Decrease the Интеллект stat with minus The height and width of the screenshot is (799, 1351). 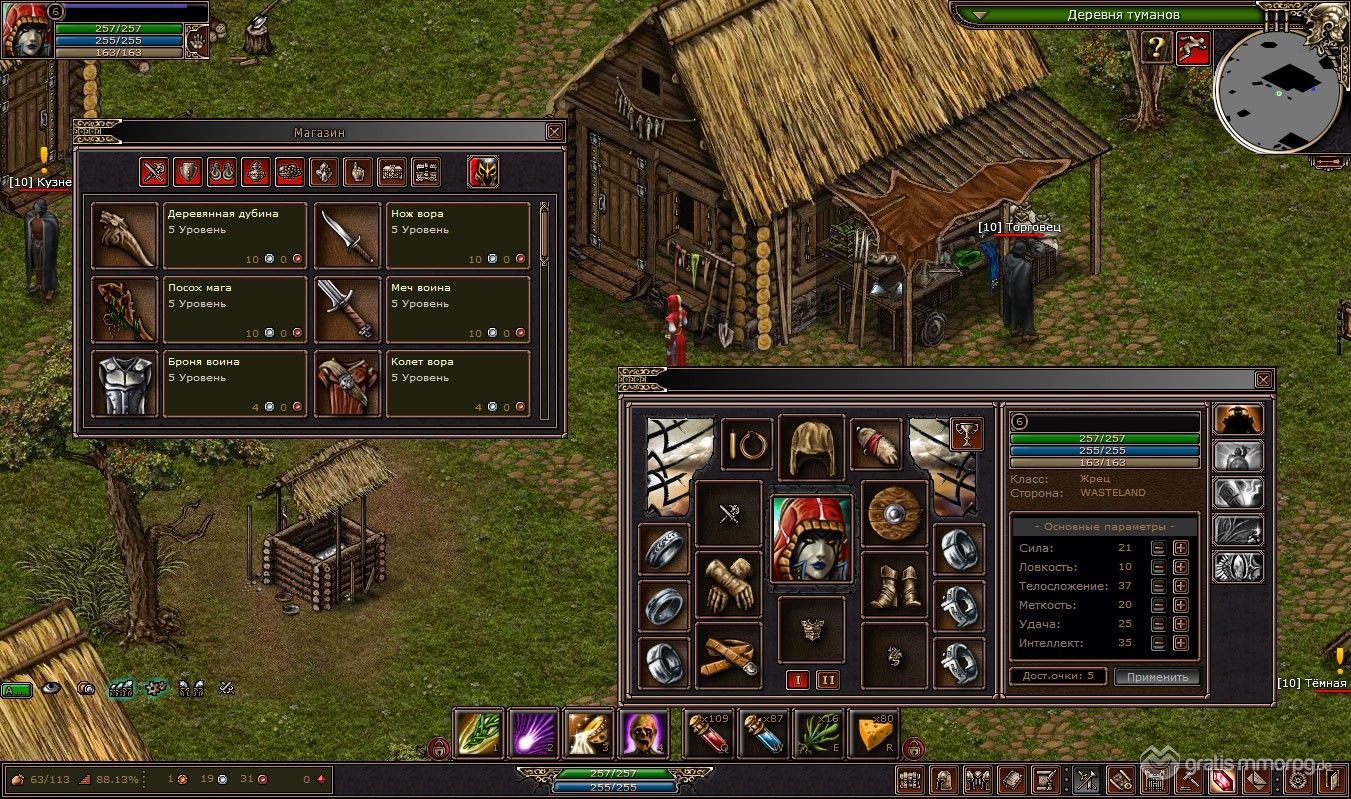[1158, 643]
